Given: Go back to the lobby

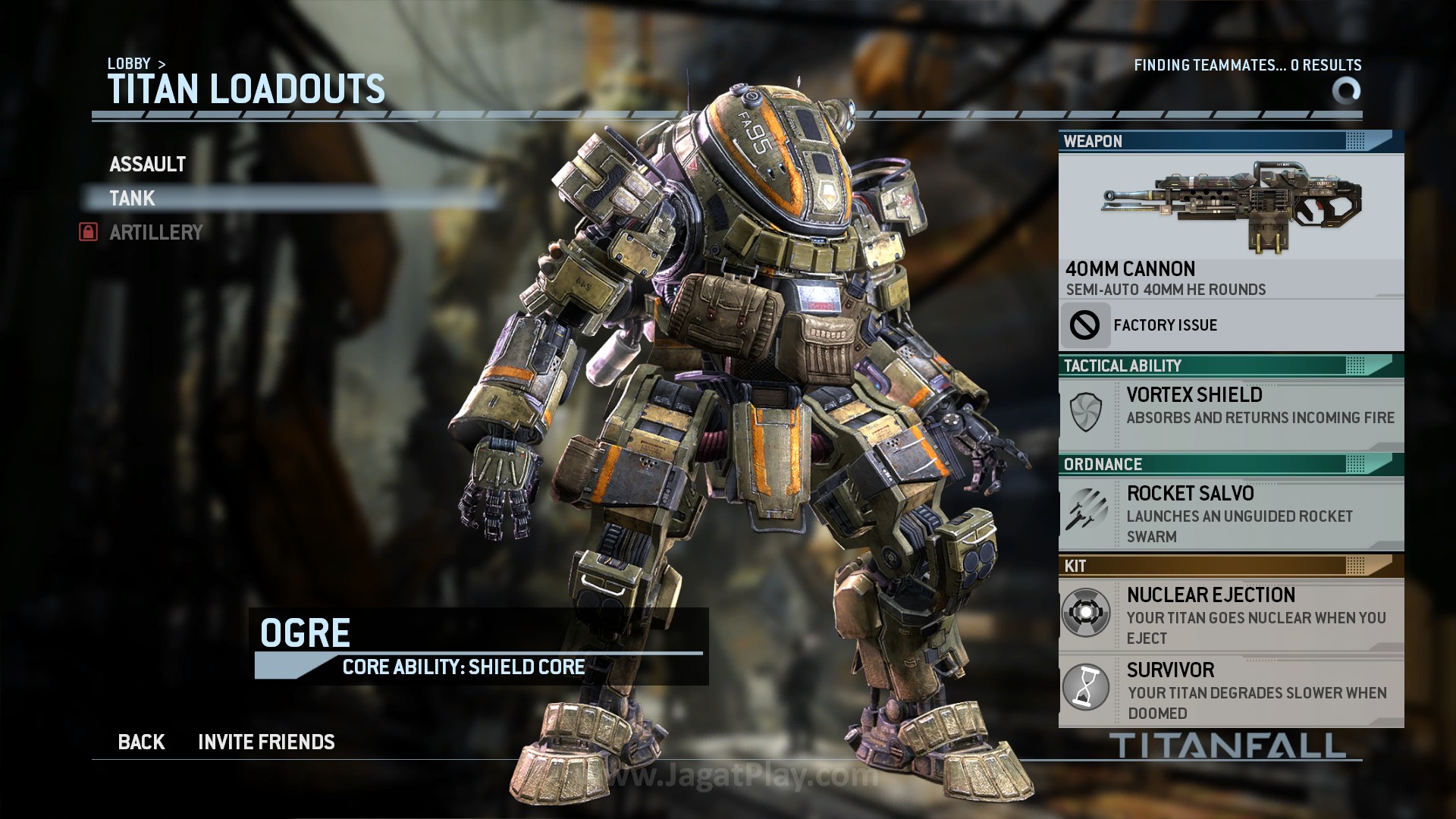Looking at the screenshot, I should point(141,742).
